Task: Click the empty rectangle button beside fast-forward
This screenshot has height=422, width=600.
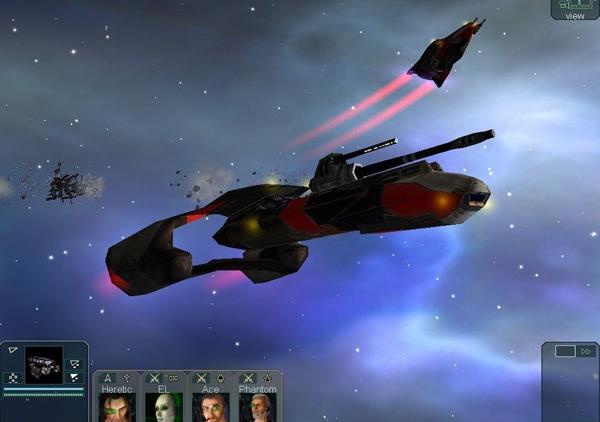Action: pos(565,351)
